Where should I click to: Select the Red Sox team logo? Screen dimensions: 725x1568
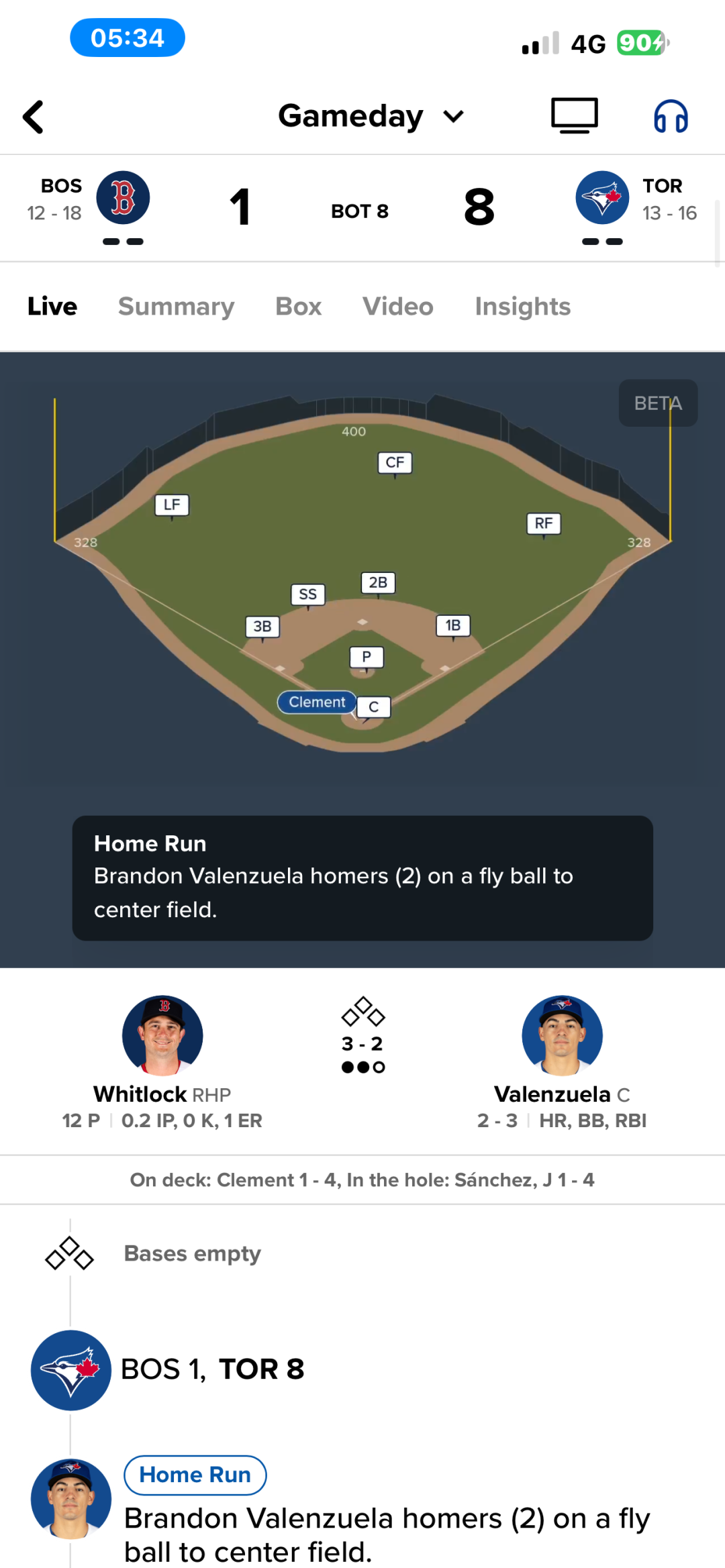click(123, 198)
